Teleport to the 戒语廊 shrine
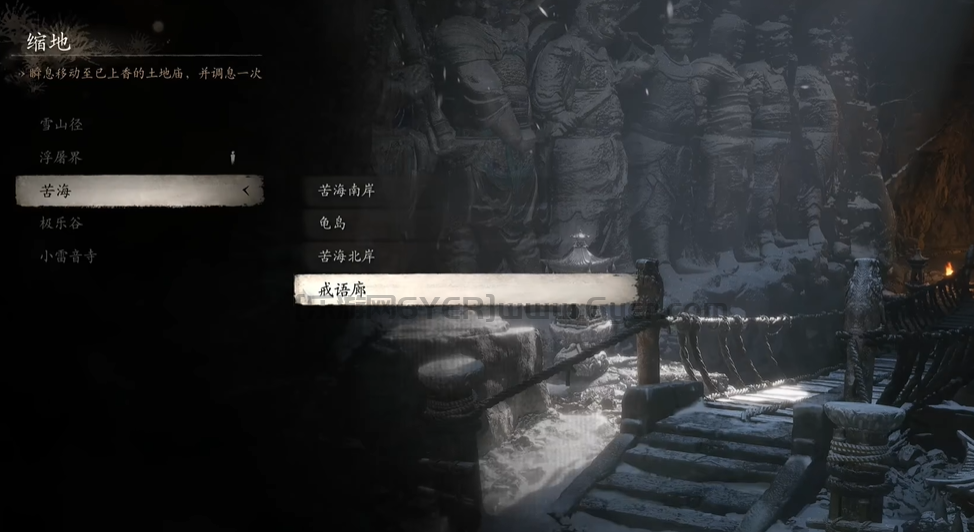Image resolution: width=974 pixels, height=532 pixels. [465, 289]
